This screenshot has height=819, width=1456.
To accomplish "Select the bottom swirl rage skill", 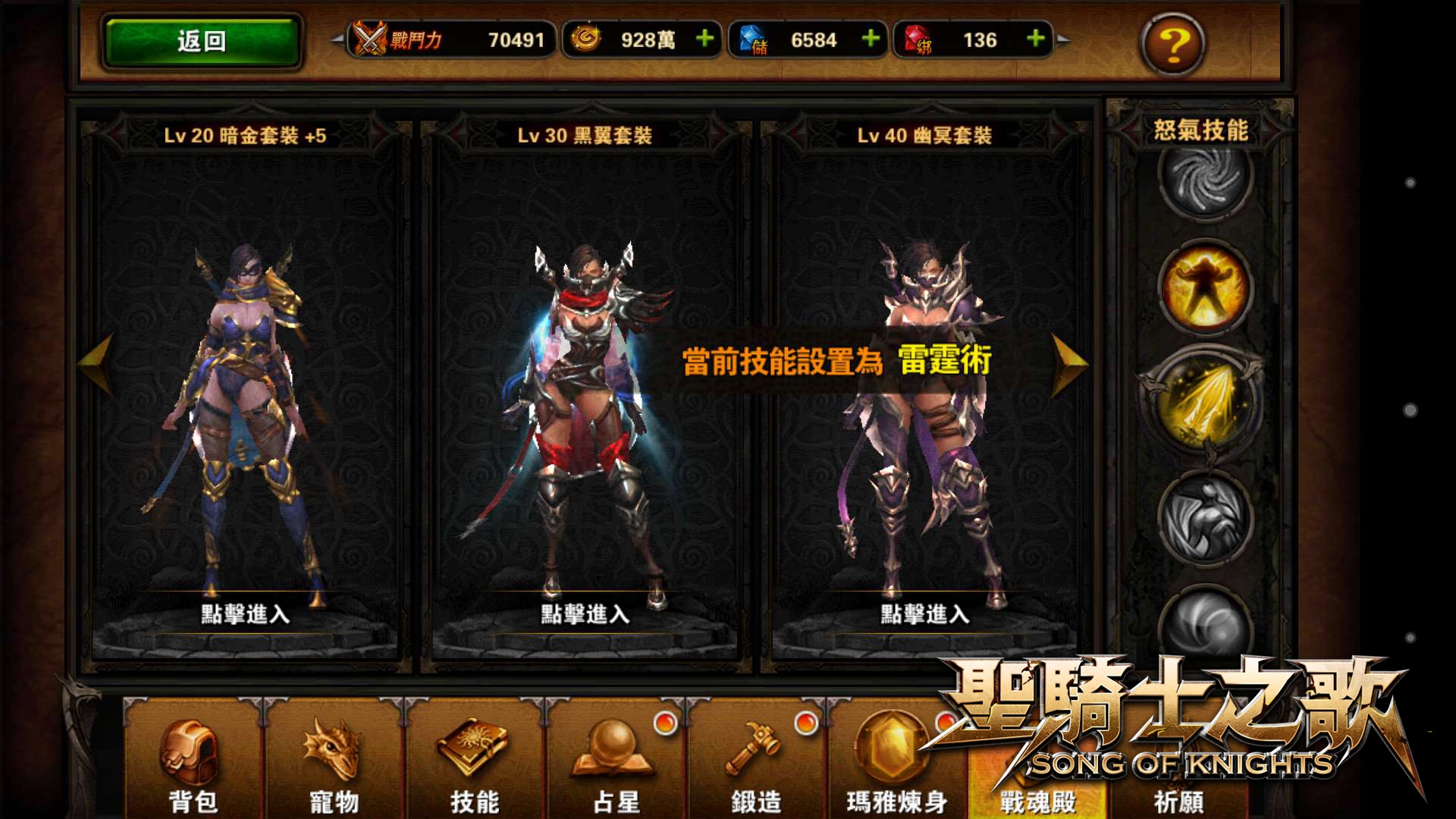I will pos(1204,622).
